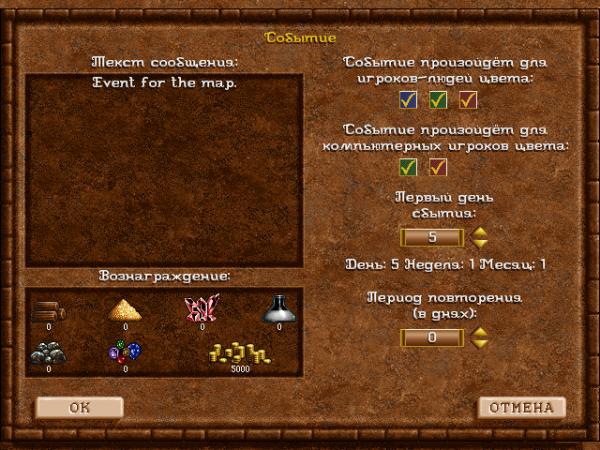Edit the event message text box

point(164,168)
